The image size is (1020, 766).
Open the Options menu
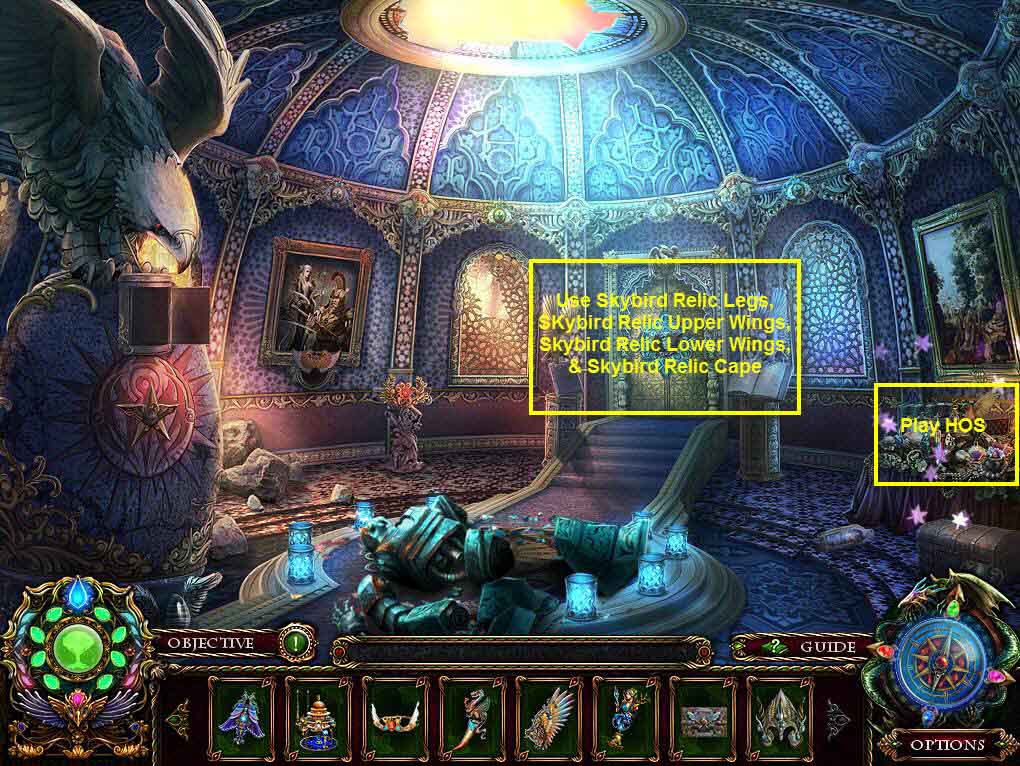(x=946, y=744)
